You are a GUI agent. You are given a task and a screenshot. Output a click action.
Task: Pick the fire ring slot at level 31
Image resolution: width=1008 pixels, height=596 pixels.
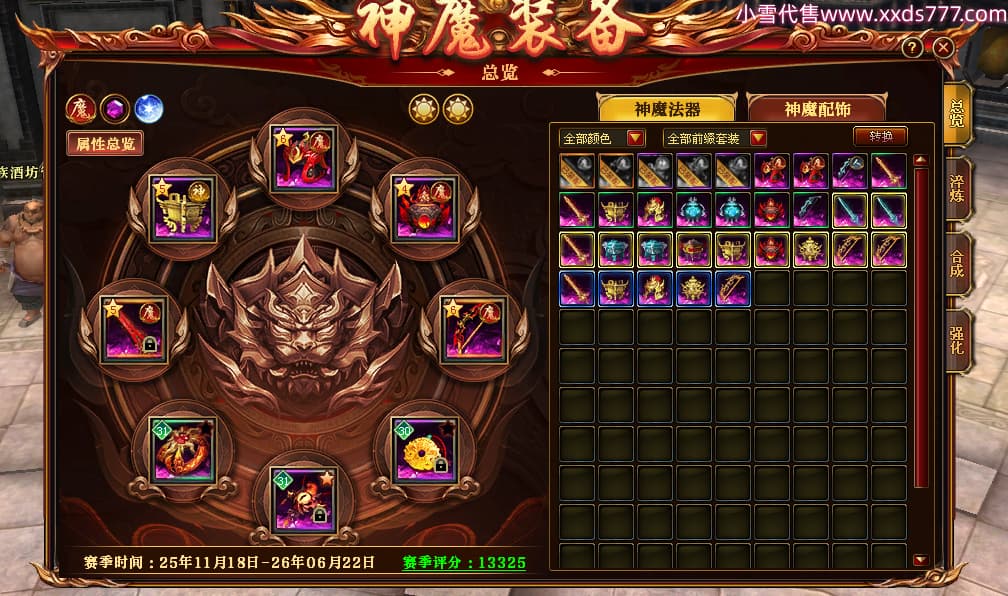pos(182,450)
